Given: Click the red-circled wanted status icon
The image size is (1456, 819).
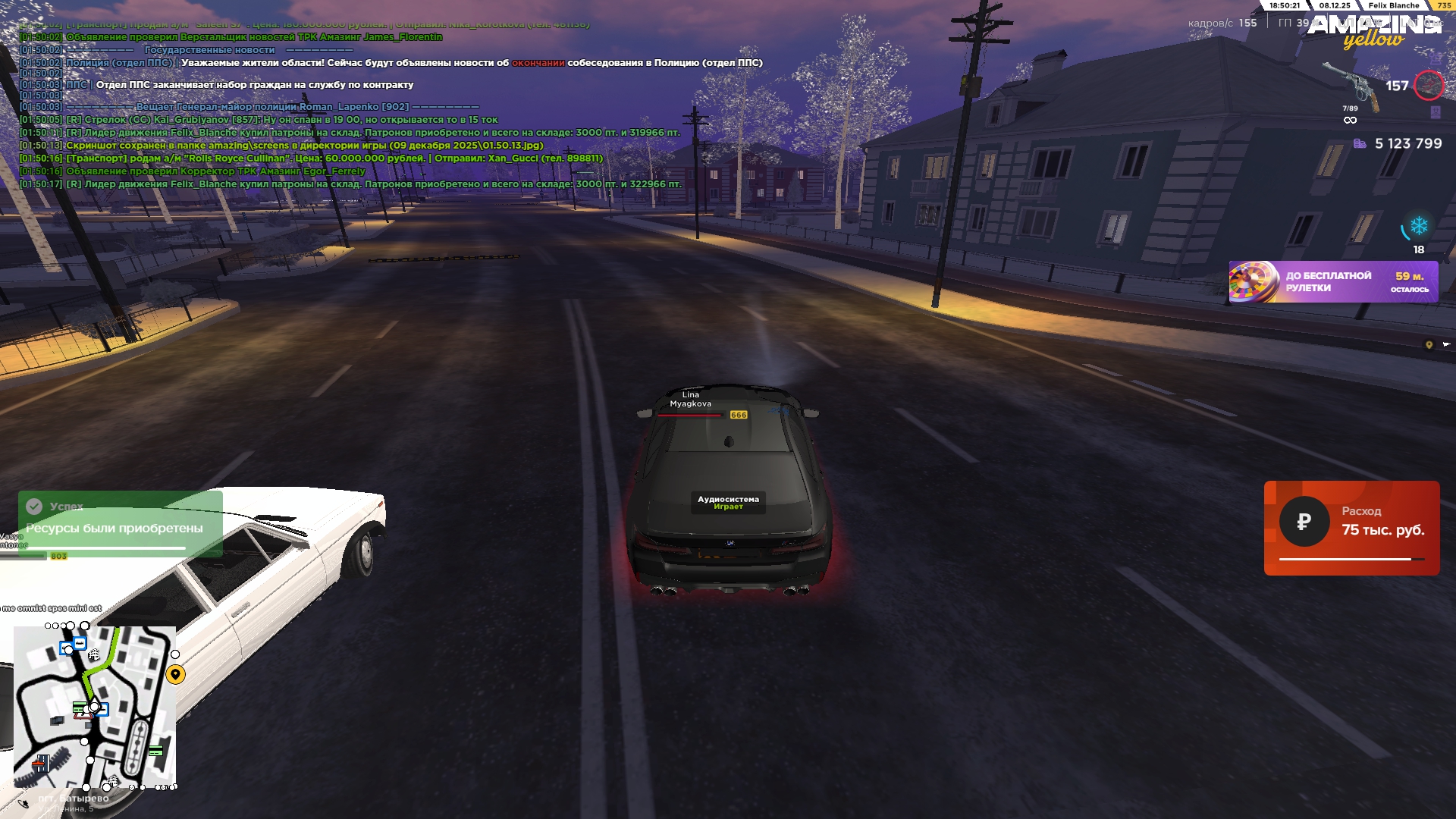Looking at the screenshot, I should (1429, 85).
